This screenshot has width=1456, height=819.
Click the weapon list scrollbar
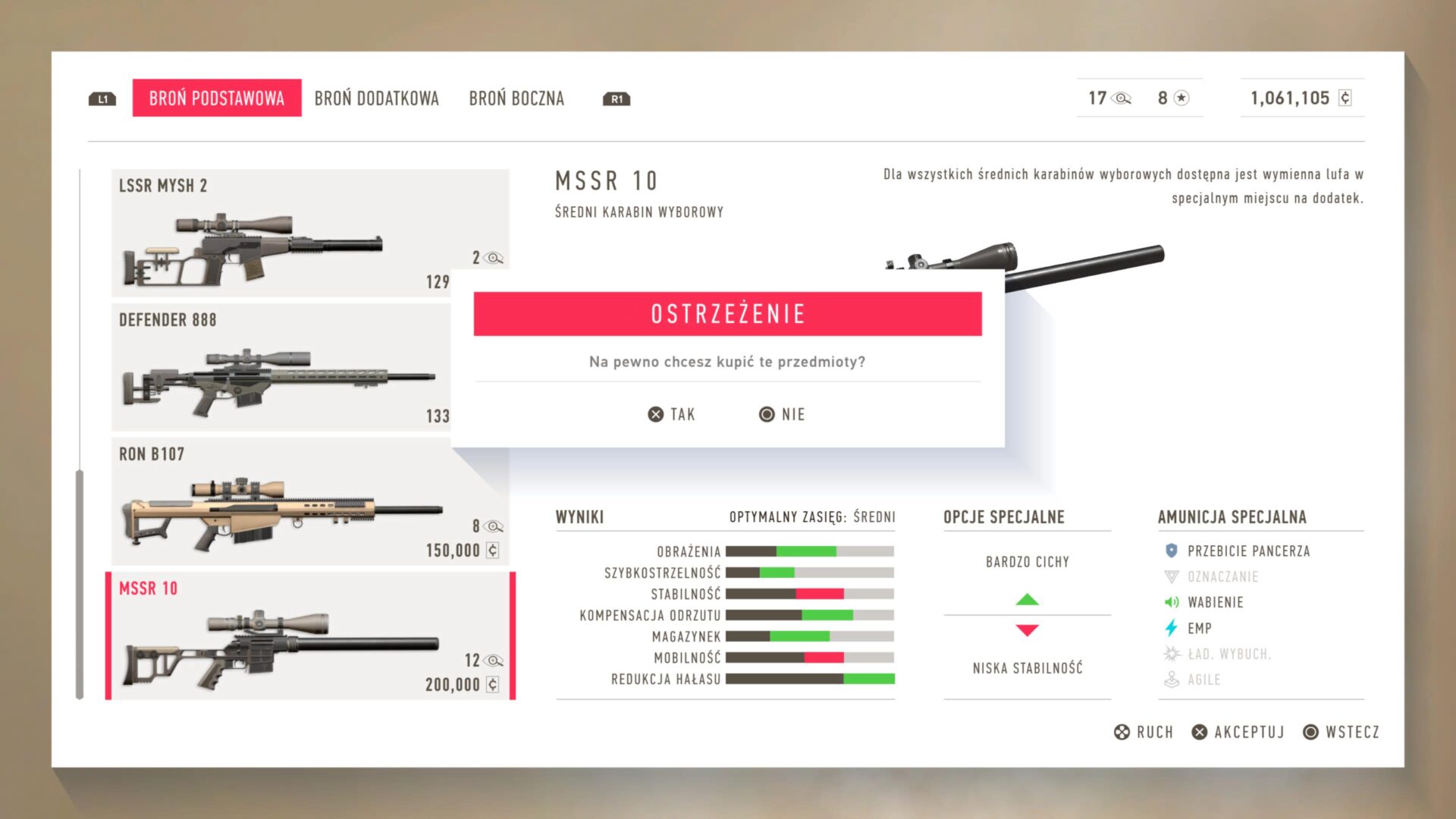(80, 584)
